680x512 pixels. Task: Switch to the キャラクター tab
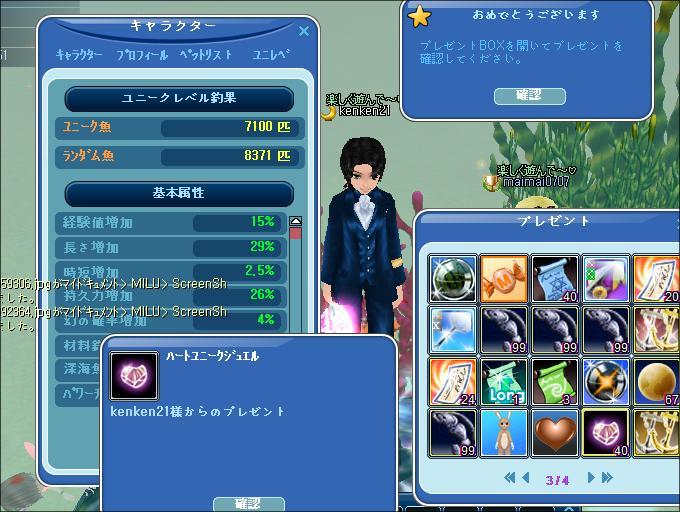click(x=80, y=55)
